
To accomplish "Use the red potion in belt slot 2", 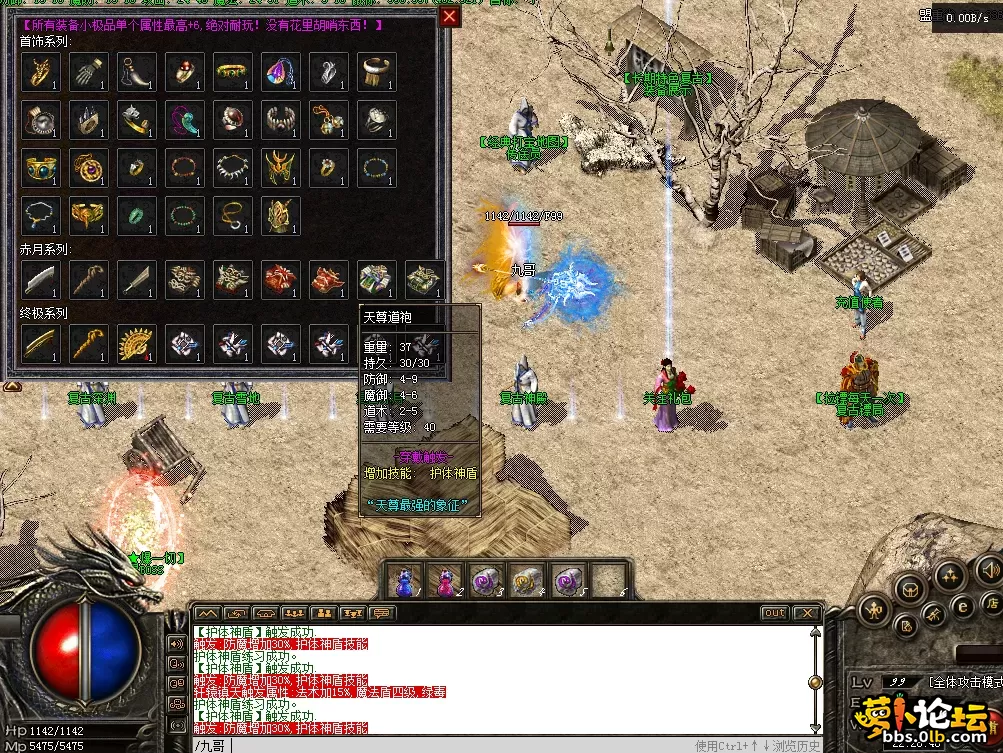I will 444,580.
